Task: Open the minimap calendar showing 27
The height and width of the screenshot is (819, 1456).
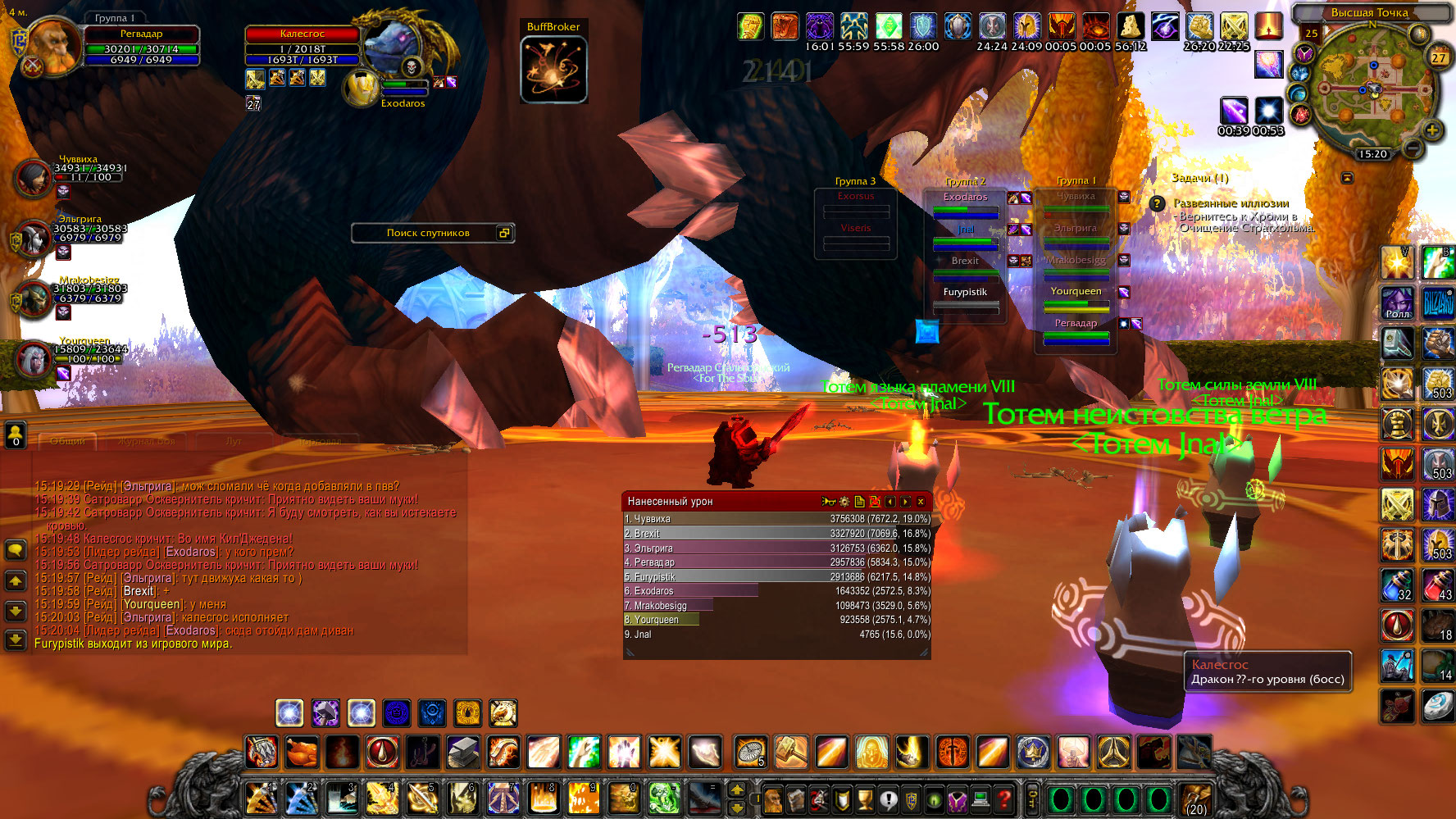Action: (x=1439, y=57)
